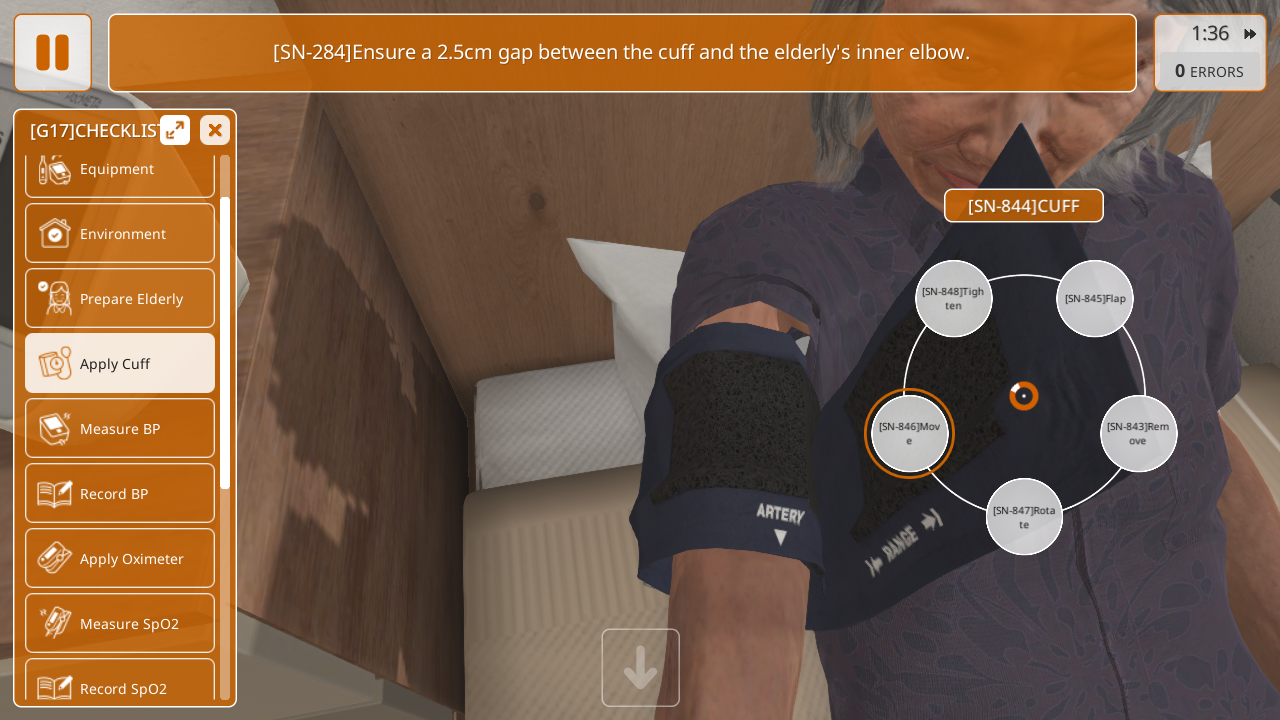This screenshot has width=1280, height=720.
Task: Fast-forward the timer with the skip arrows
Action: [x=1250, y=34]
